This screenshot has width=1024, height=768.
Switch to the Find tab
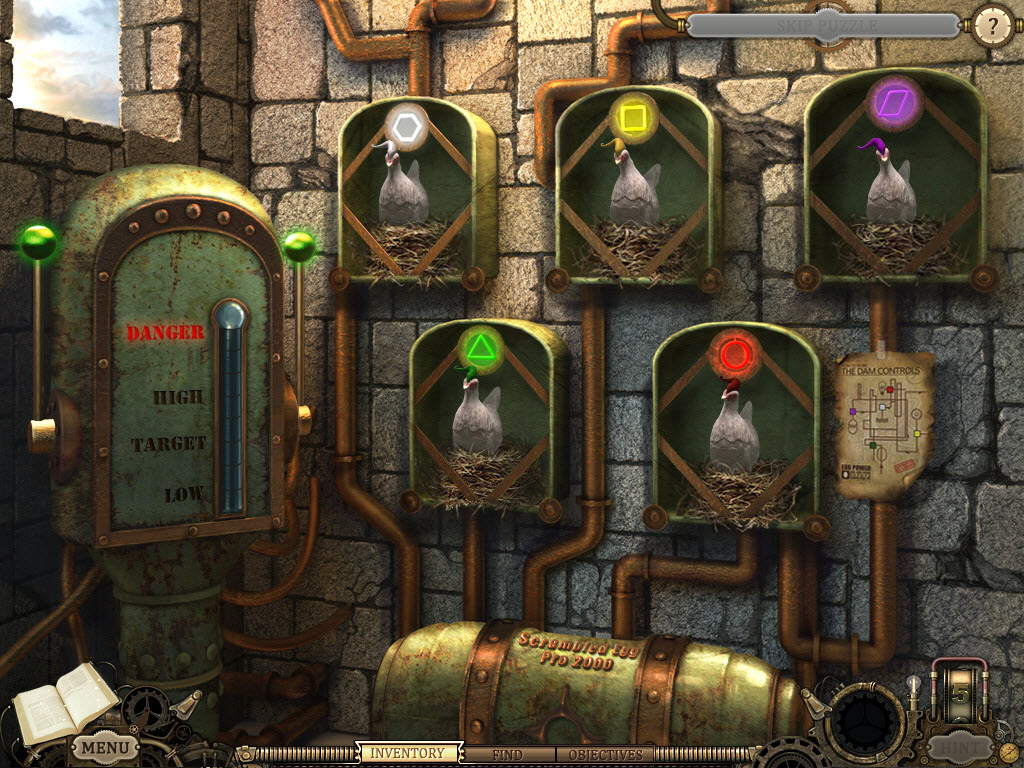(507, 754)
